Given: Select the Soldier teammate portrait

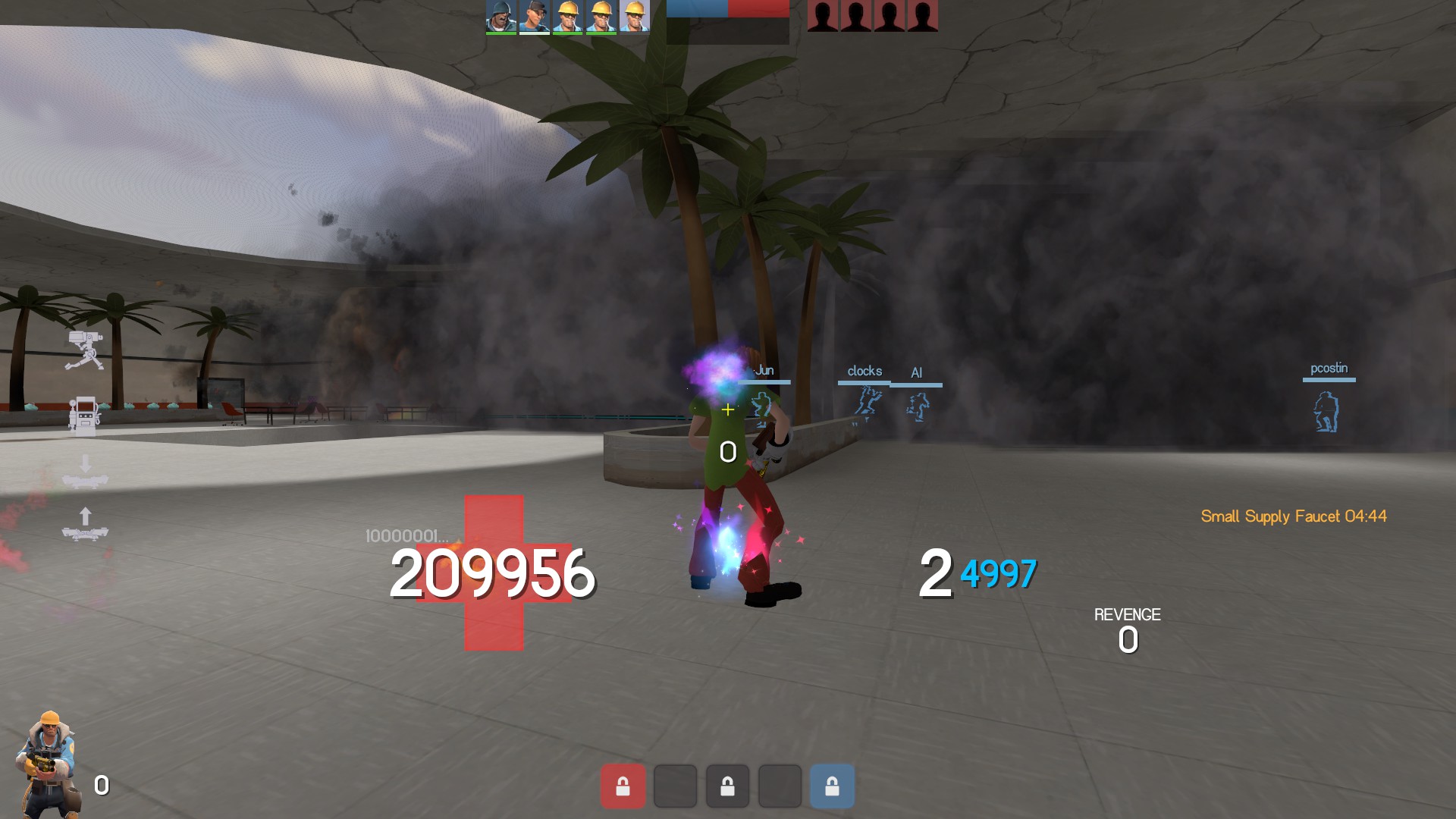Looking at the screenshot, I should click(500, 16).
